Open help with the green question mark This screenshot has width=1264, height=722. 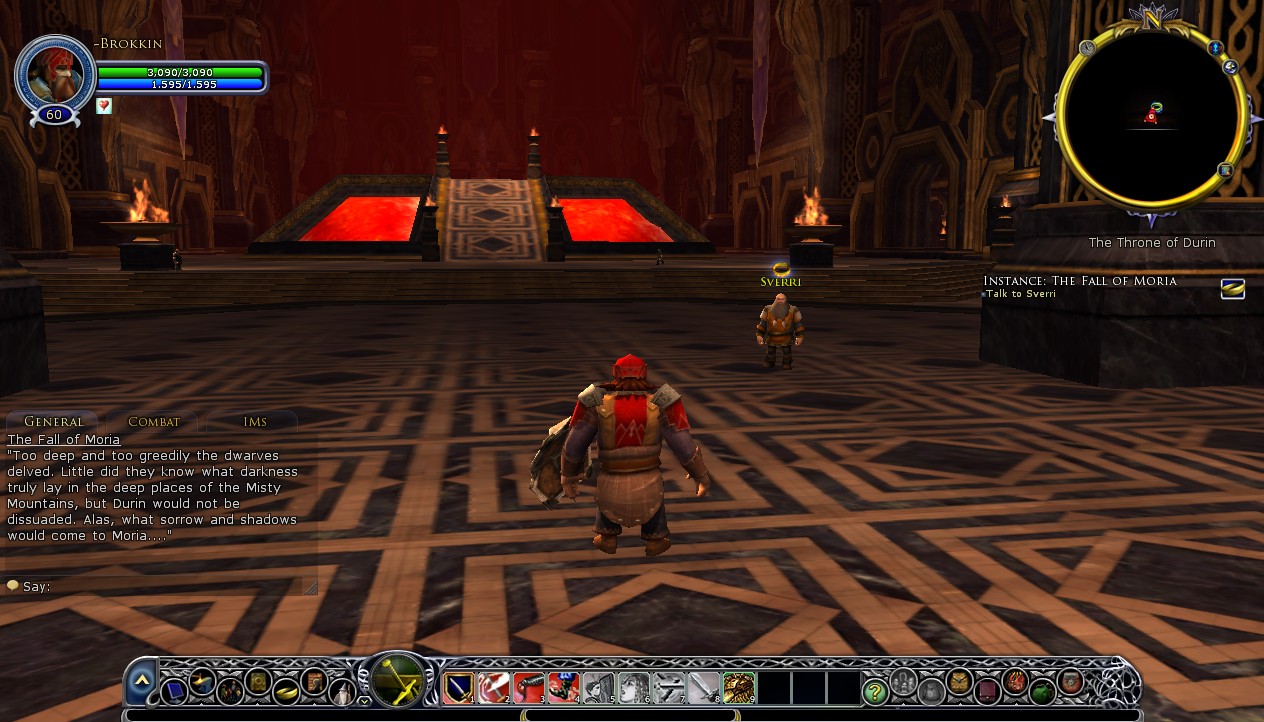coord(875,690)
